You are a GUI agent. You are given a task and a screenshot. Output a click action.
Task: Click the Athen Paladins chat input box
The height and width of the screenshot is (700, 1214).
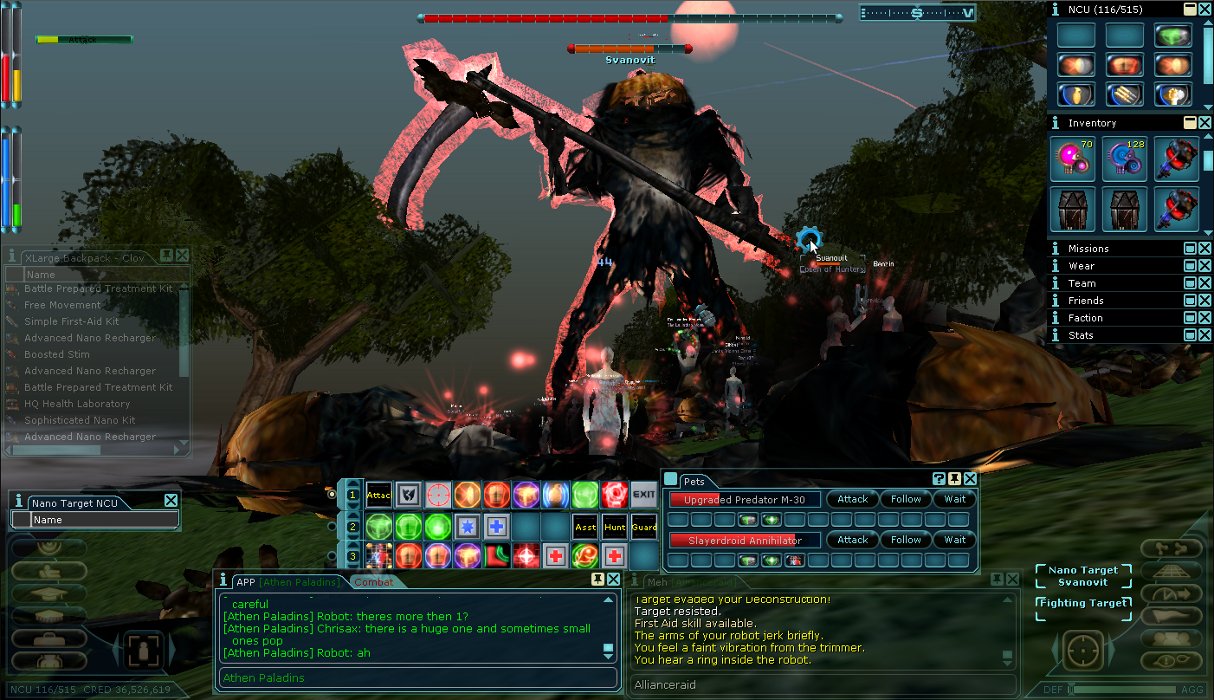pyautogui.click(x=417, y=678)
